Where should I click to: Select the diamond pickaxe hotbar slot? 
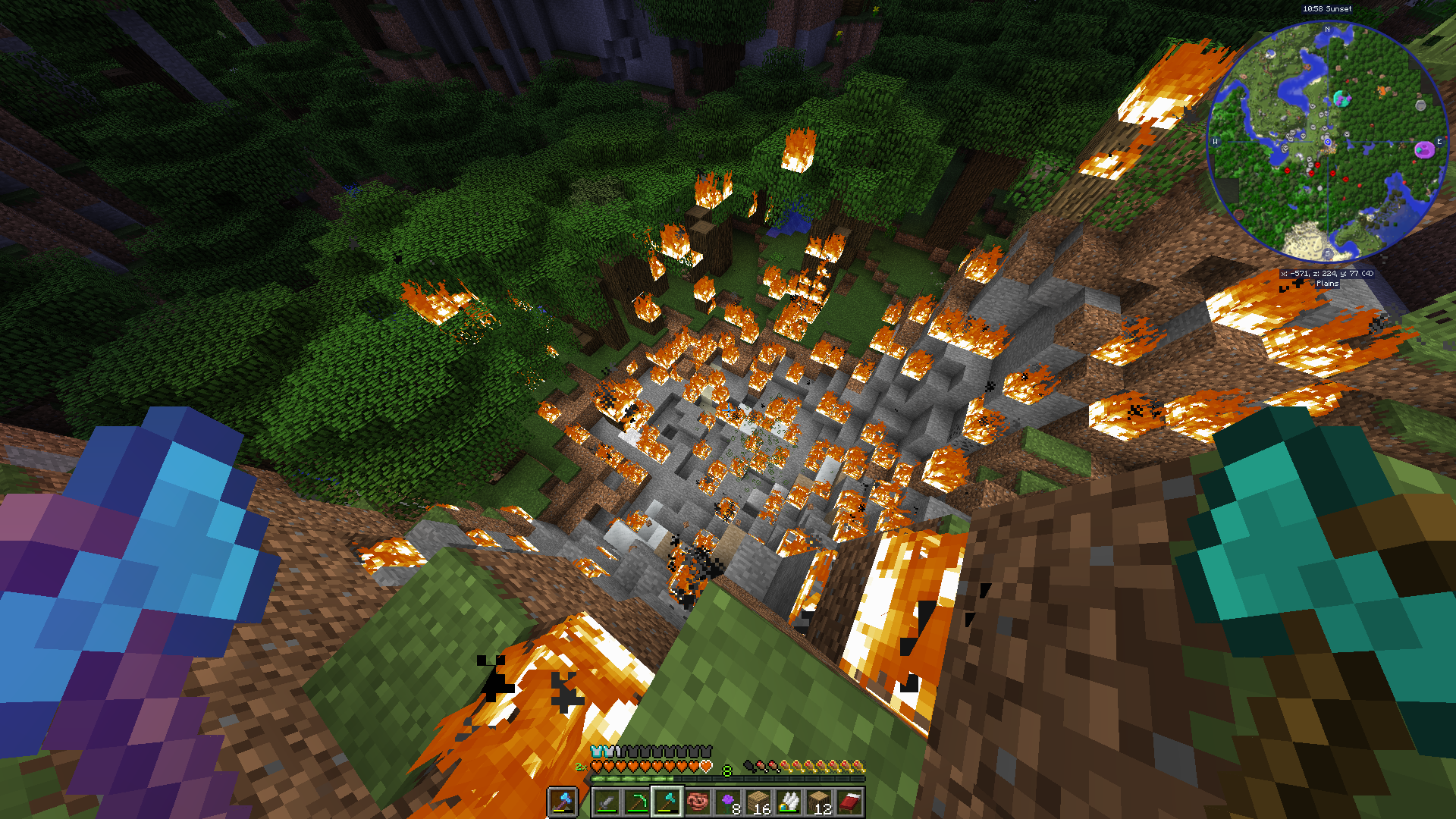click(639, 800)
